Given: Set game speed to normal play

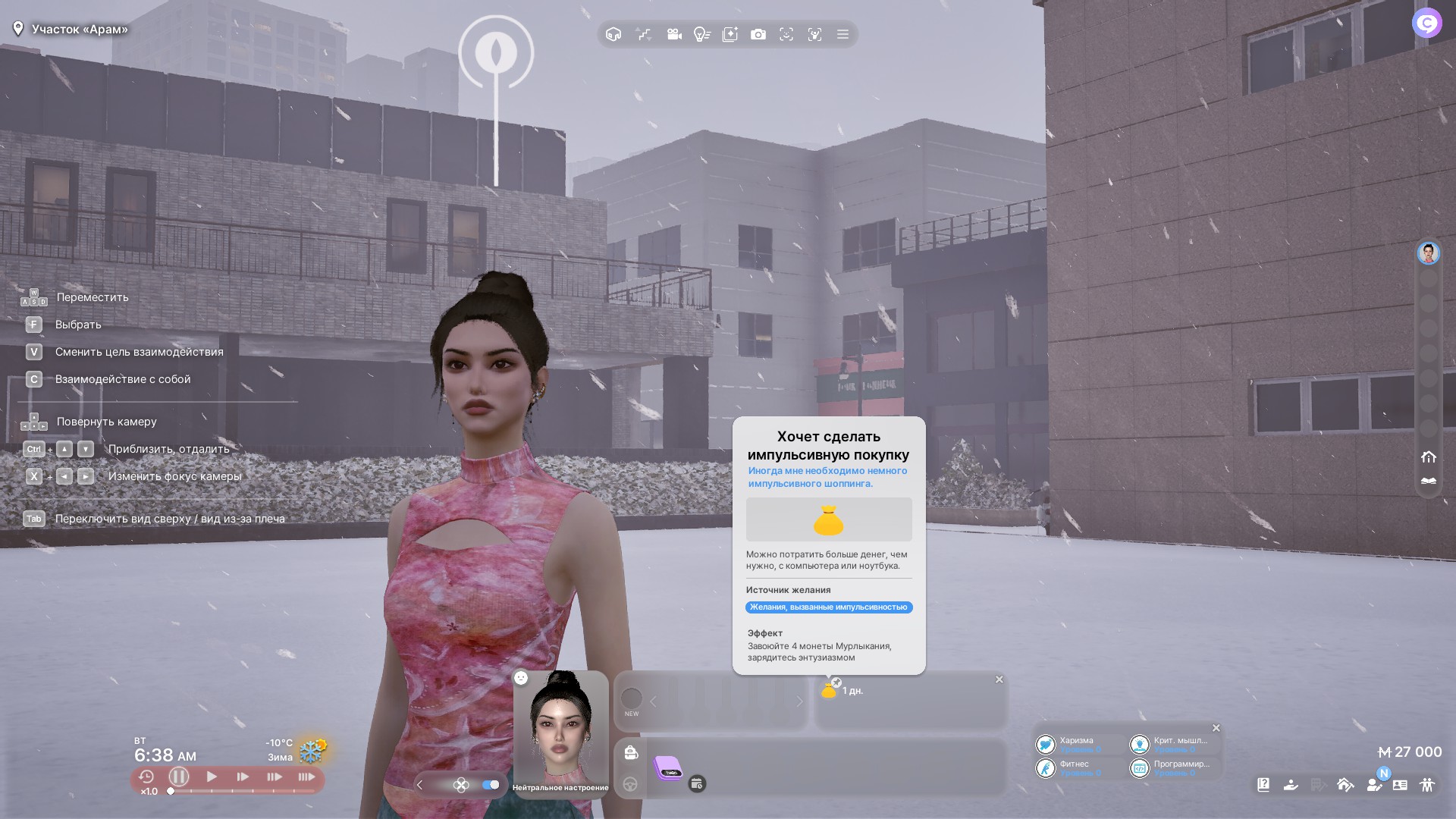Looking at the screenshot, I should coord(212,777).
